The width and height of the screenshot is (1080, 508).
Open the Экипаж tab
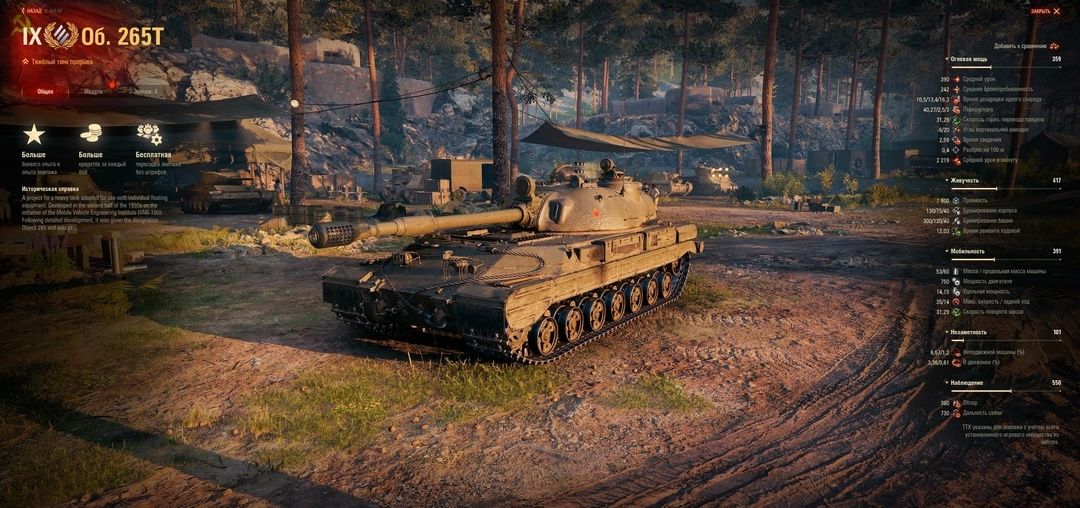tap(145, 91)
